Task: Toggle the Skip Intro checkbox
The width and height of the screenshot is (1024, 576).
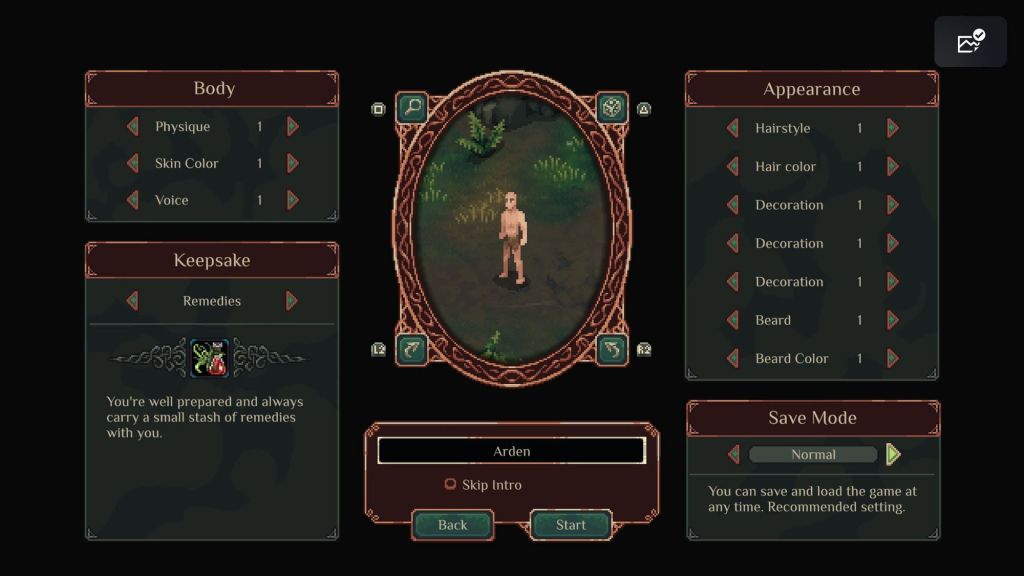Action: [450, 485]
